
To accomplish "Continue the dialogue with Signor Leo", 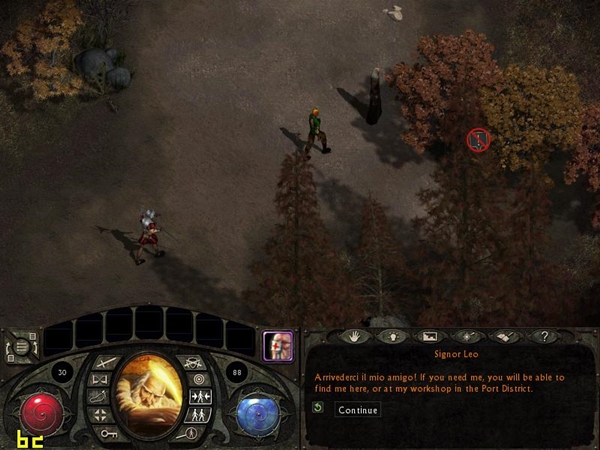I will [x=357, y=410].
